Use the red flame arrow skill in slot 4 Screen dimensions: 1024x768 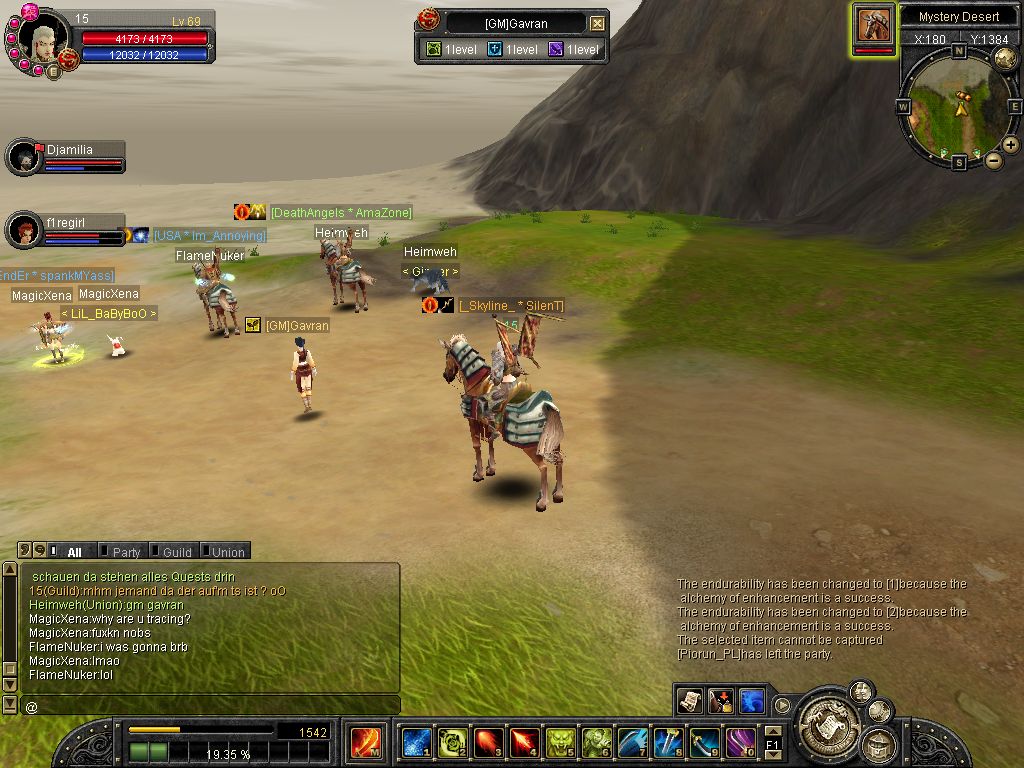524,743
